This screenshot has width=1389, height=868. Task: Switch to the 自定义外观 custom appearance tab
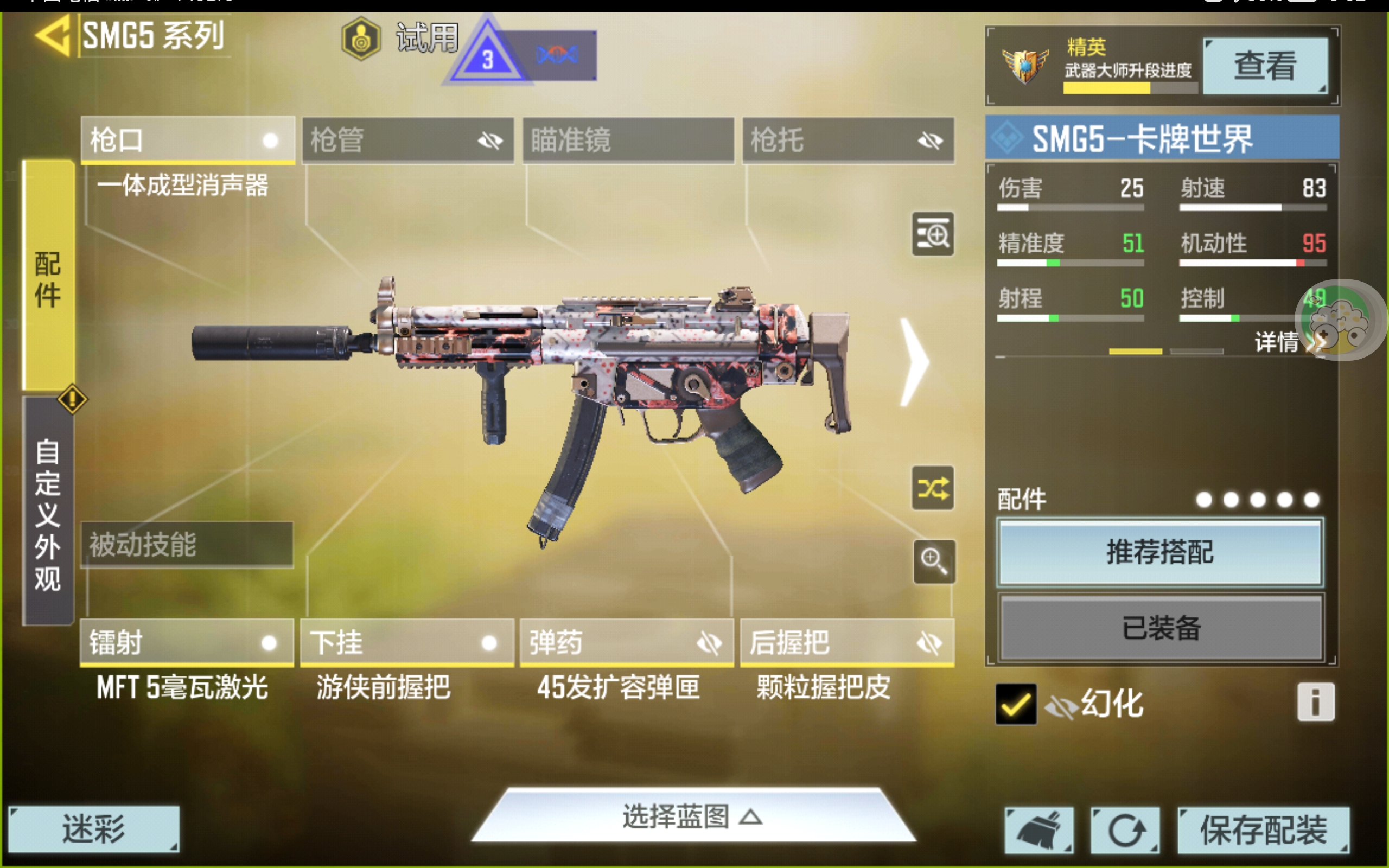click(48, 513)
